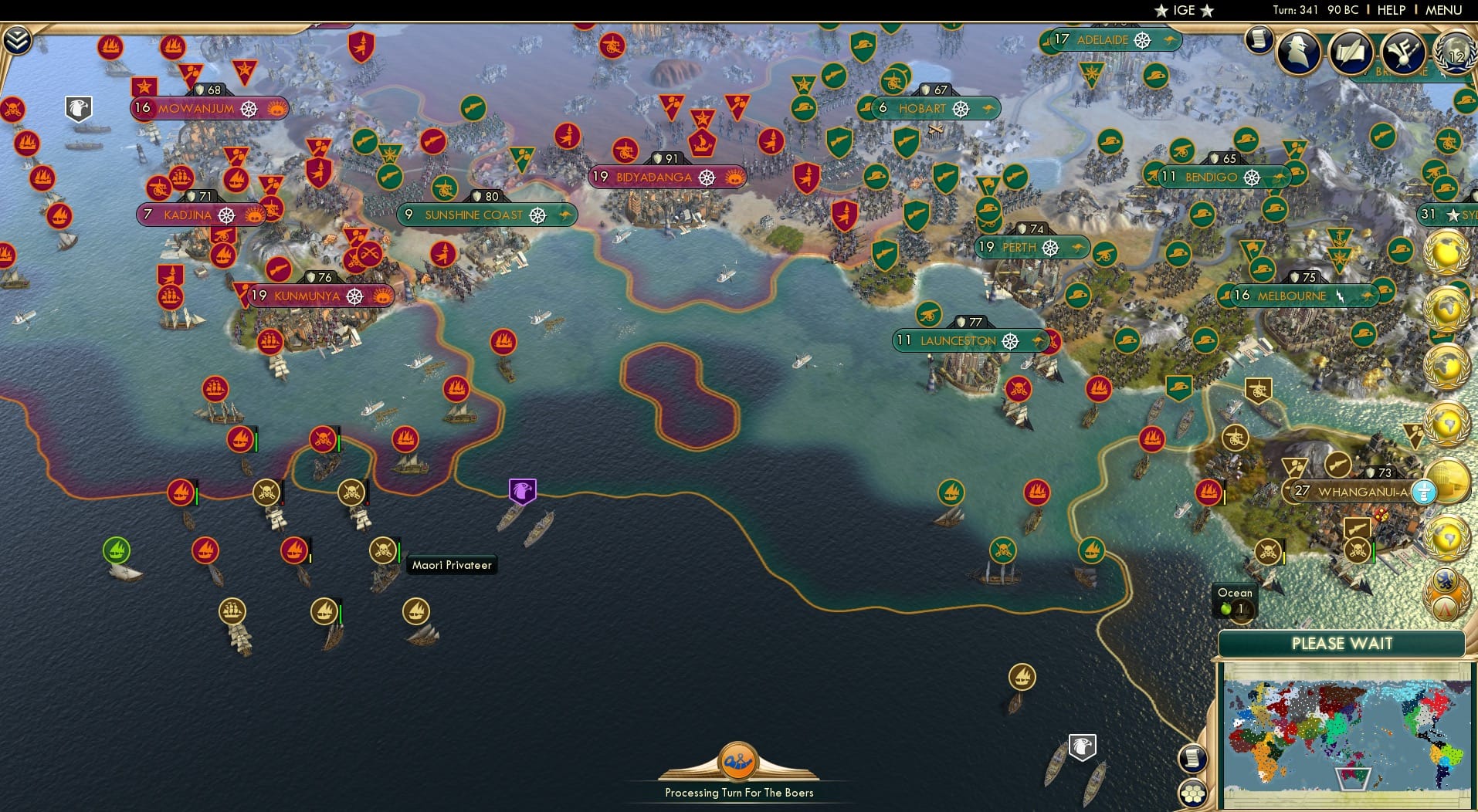The image size is (1478, 812).
Task: Click Launceston's ship production icon
Action: [x=1012, y=340]
